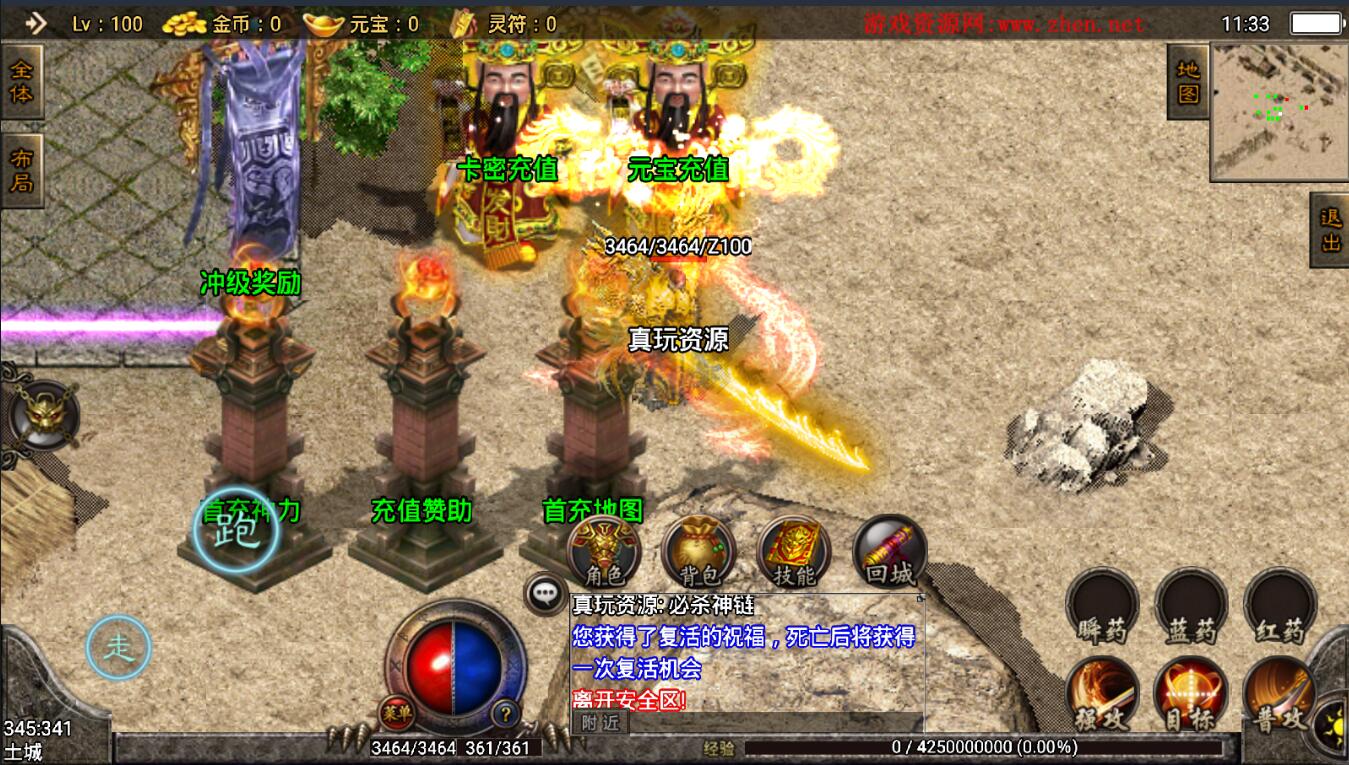This screenshot has width=1349, height=765.
Task: Use the 回城 return-to-town scroll
Action: pyautogui.click(x=889, y=552)
